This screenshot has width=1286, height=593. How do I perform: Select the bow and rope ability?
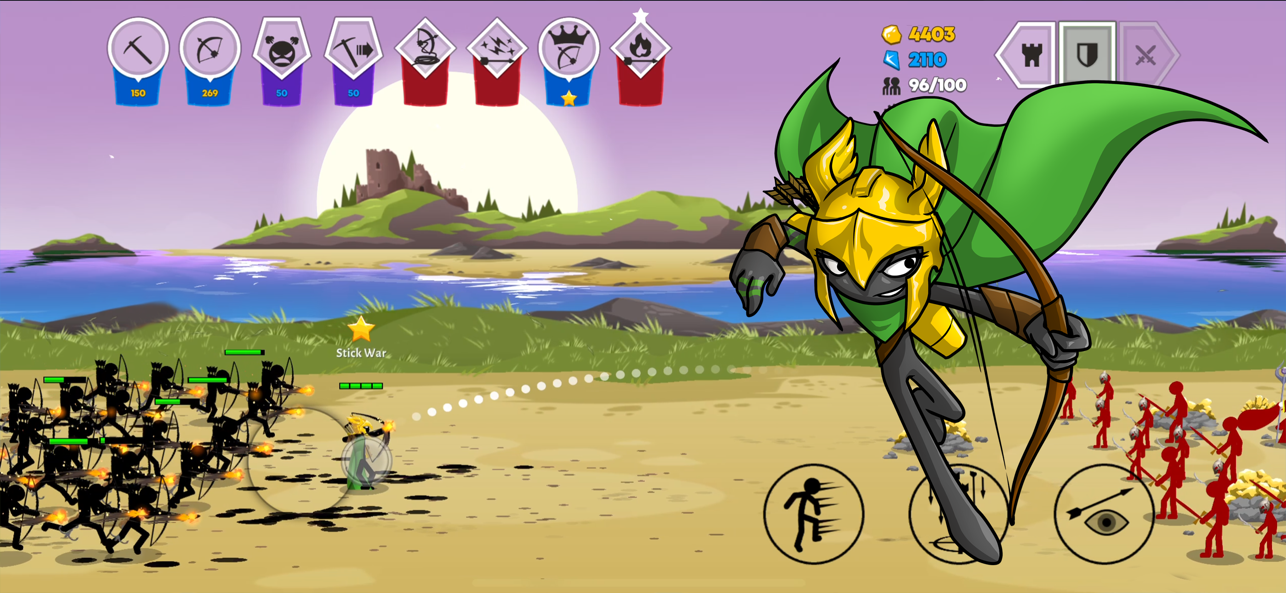point(425,50)
